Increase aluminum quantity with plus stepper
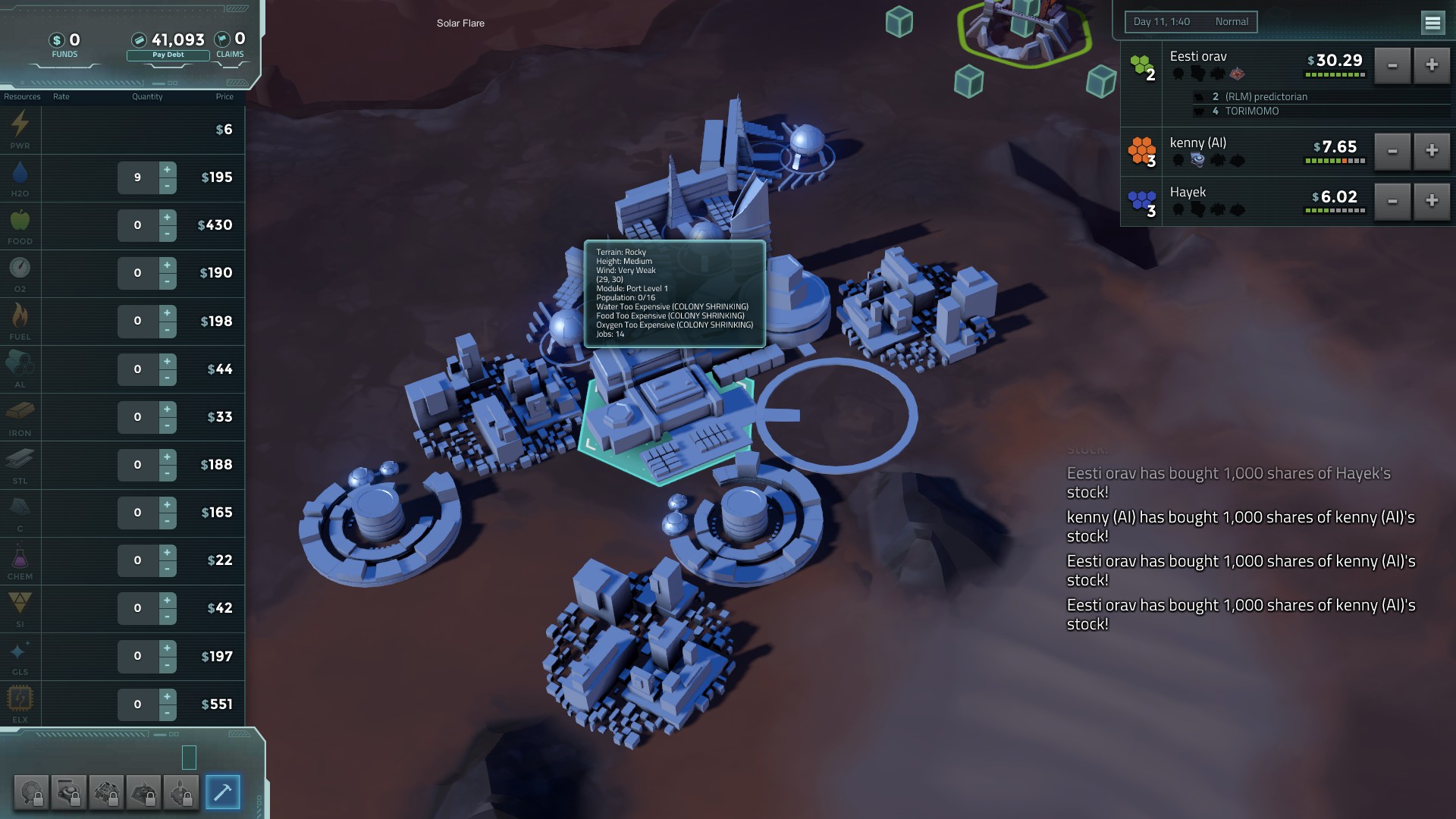1456x819 pixels. (x=167, y=361)
